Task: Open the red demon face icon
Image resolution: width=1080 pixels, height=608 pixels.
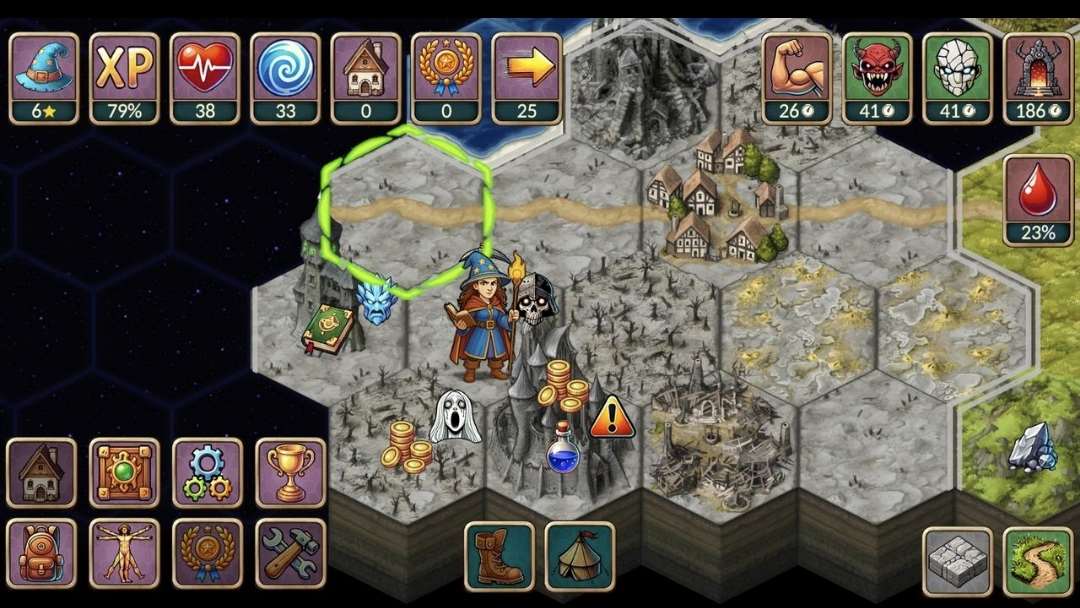Action: click(x=877, y=77)
